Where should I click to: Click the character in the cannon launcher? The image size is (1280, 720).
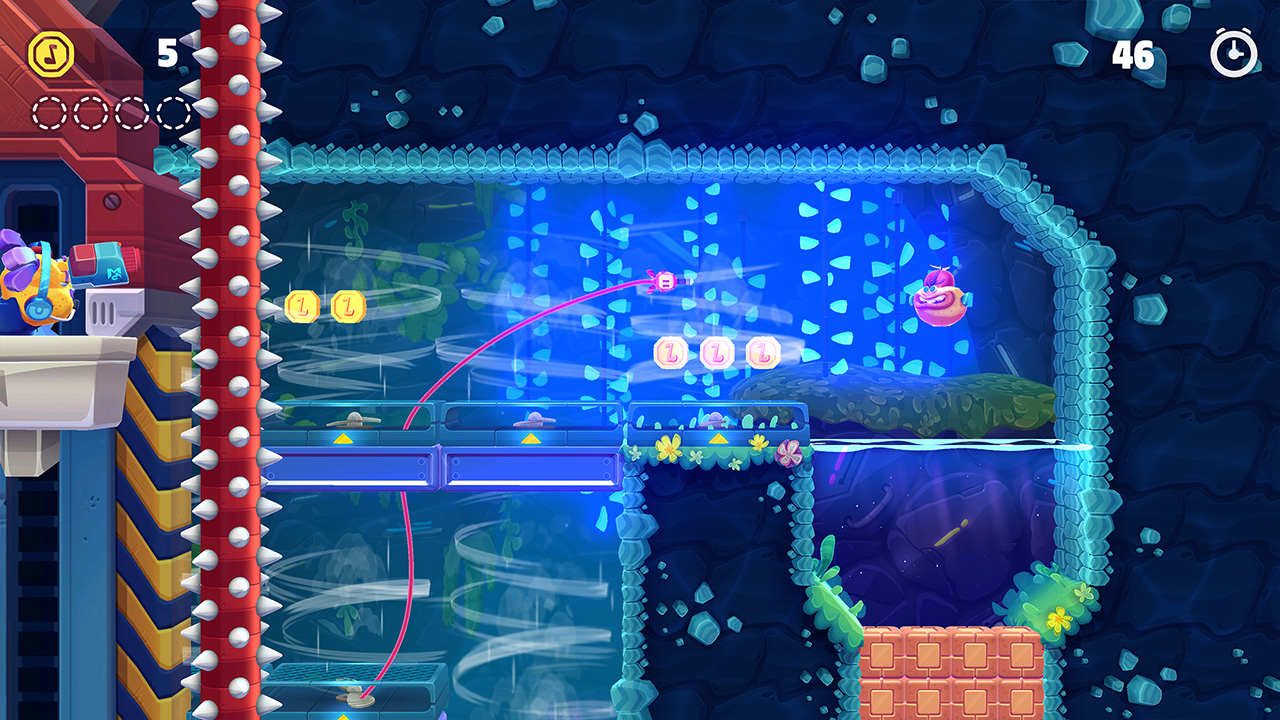pyautogui.click(x=40, y=290)
